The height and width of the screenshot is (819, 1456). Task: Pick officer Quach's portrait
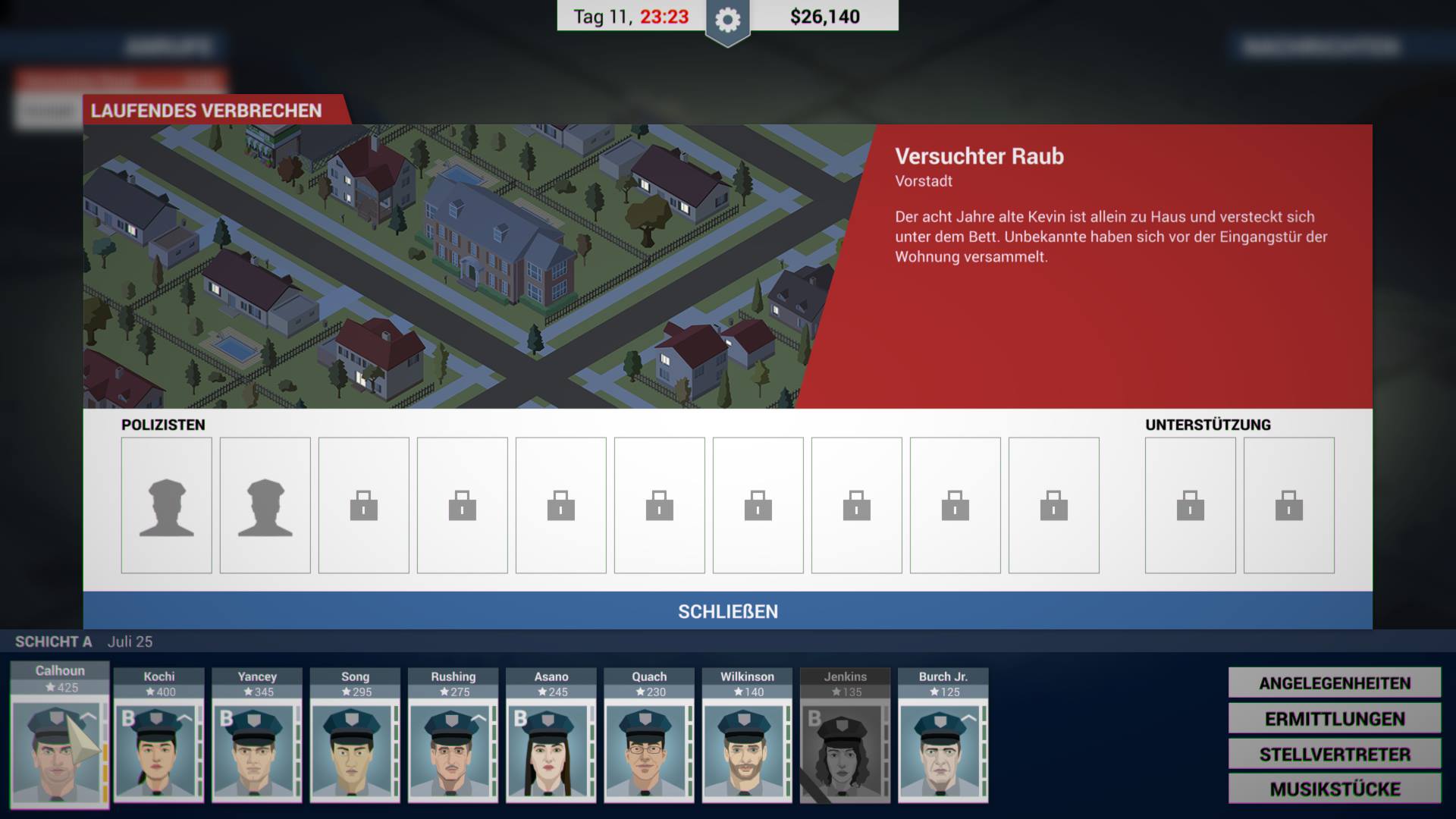[x=648, y=751]
